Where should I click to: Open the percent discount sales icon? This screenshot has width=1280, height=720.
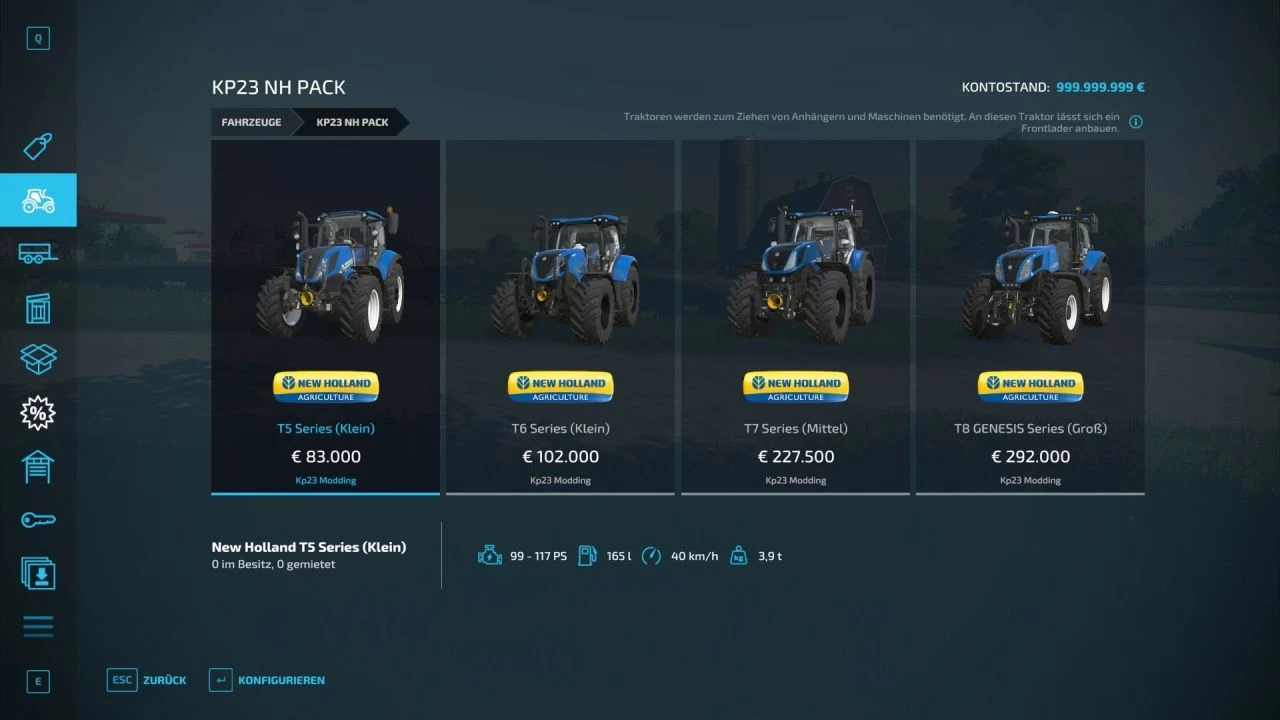click(x=38, y=412)
